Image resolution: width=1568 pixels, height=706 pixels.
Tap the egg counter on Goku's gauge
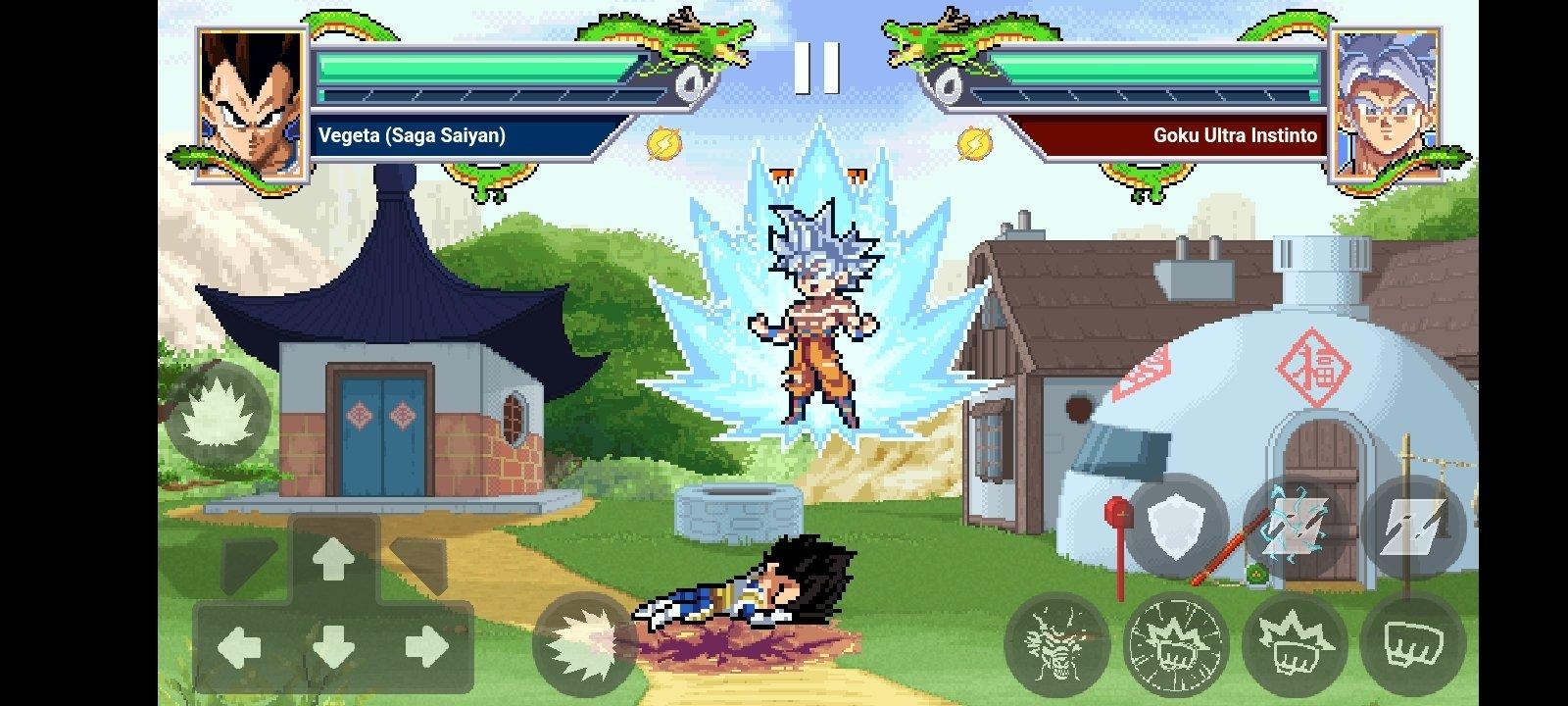pyautogui.click(x=949, y=84)
